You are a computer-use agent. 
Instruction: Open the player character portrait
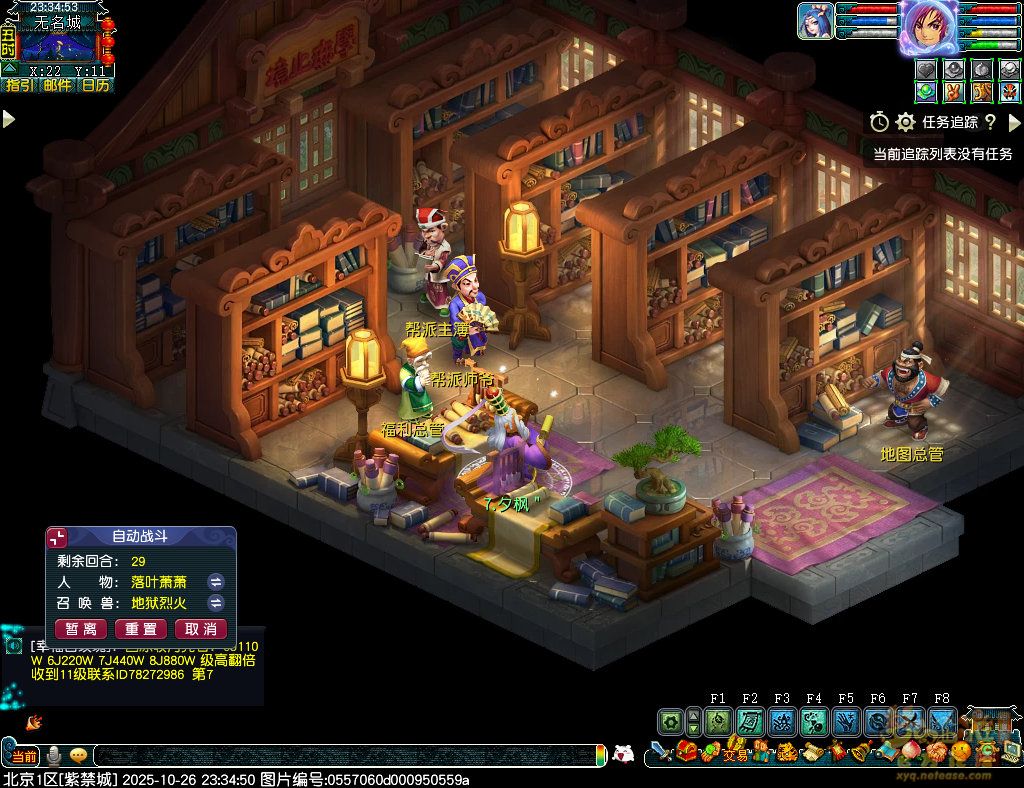[929, 26]
